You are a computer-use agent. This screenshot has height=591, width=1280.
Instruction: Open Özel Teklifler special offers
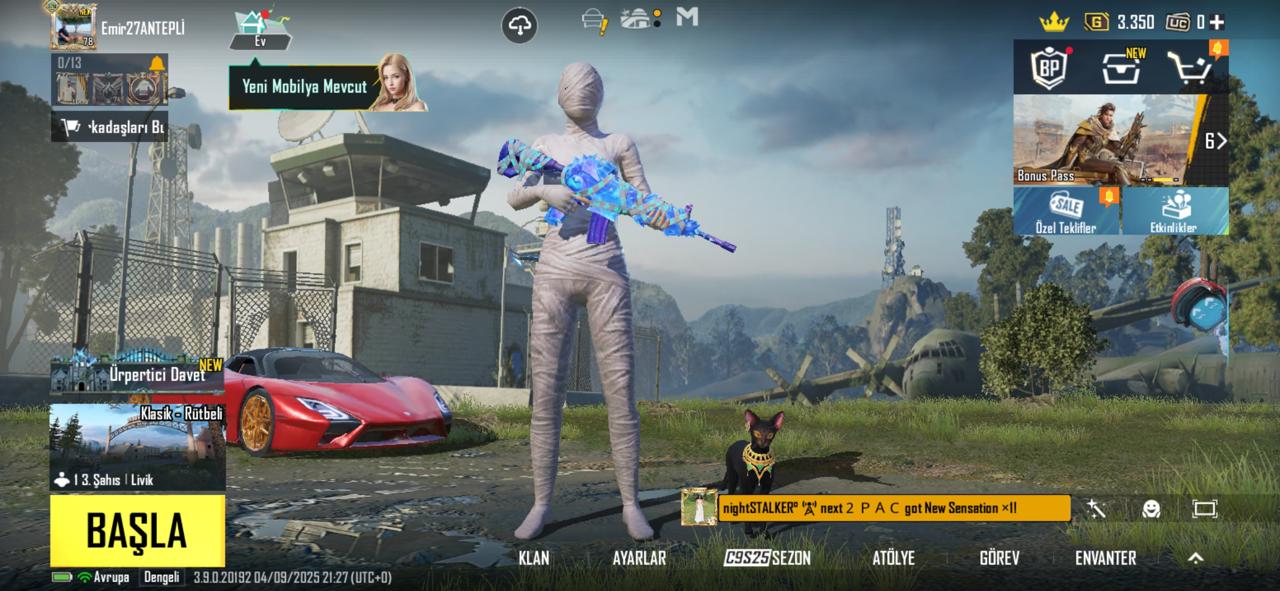pyautogui.click(x=1066, y=210)
